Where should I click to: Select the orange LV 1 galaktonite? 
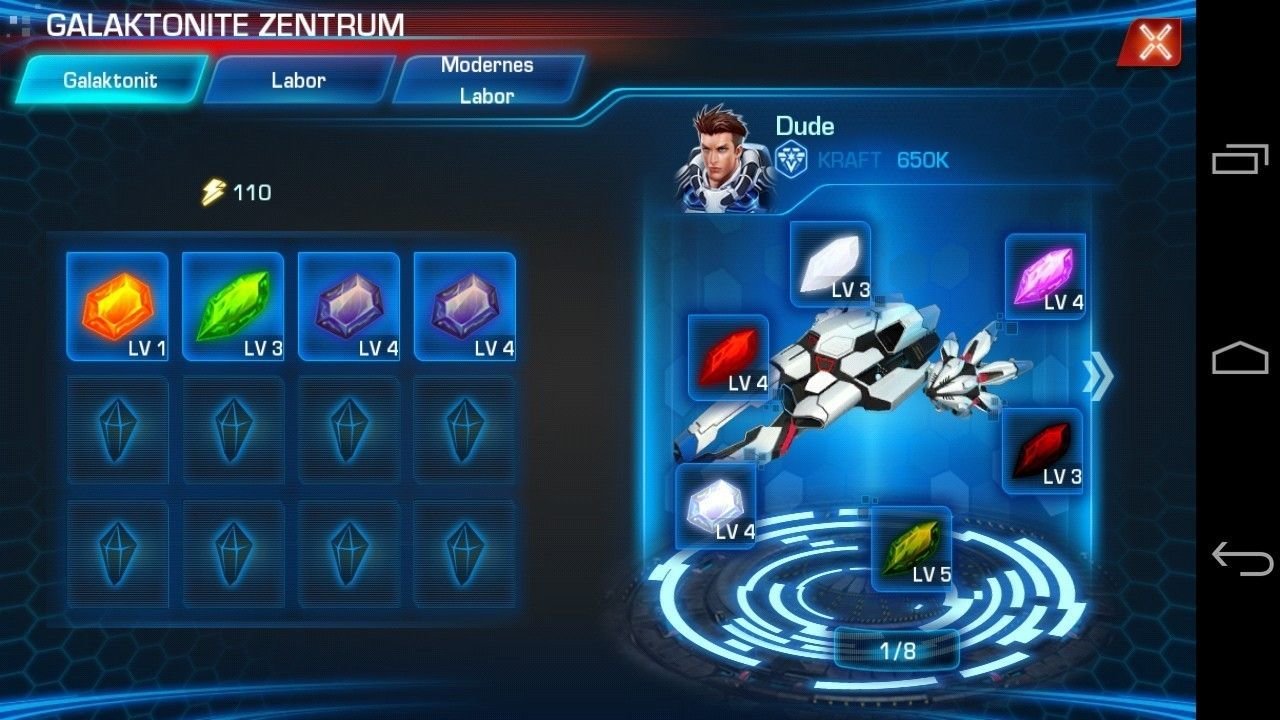coord(117,306)
